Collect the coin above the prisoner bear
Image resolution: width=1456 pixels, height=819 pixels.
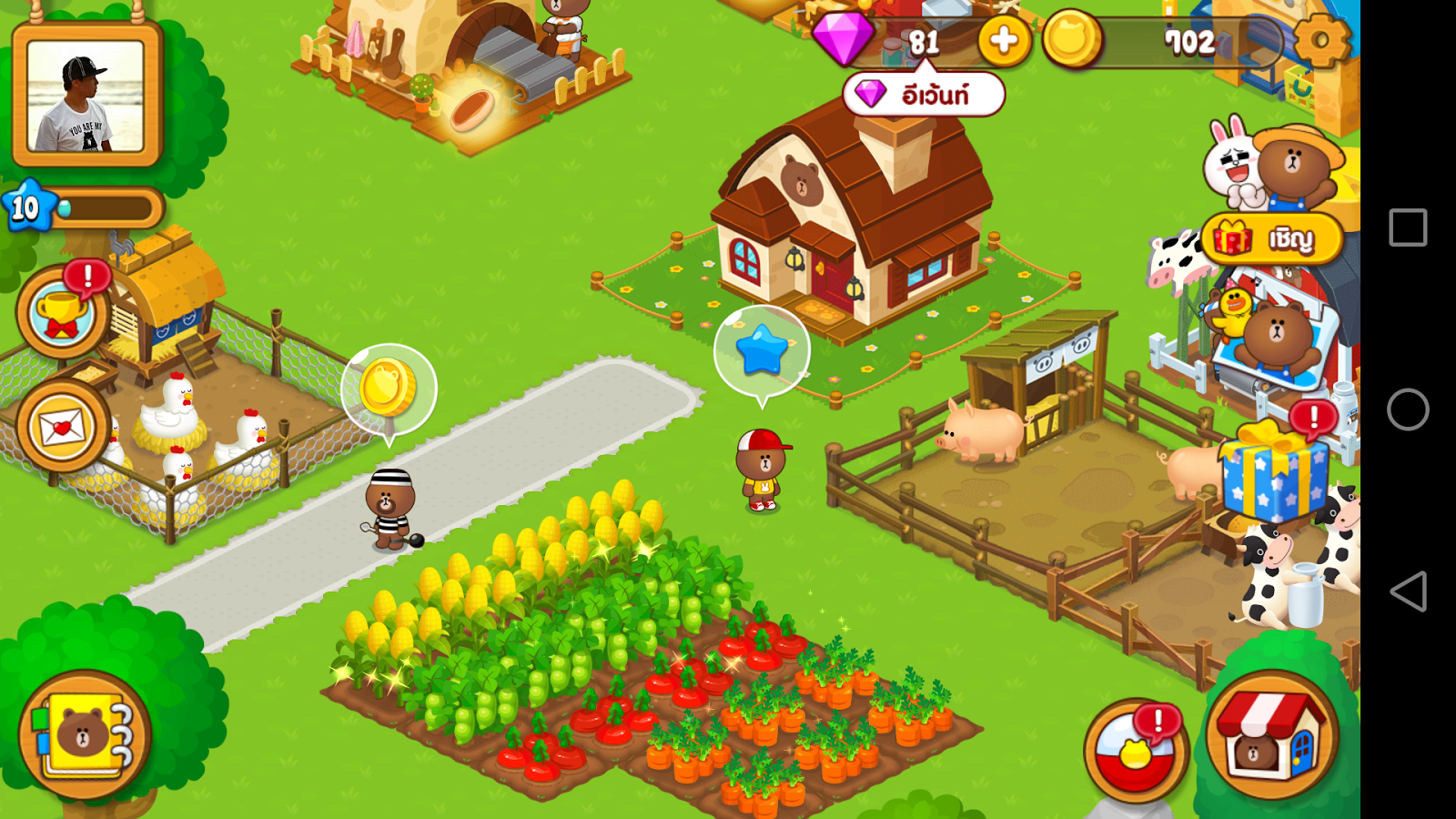click(x=390, y=389)
